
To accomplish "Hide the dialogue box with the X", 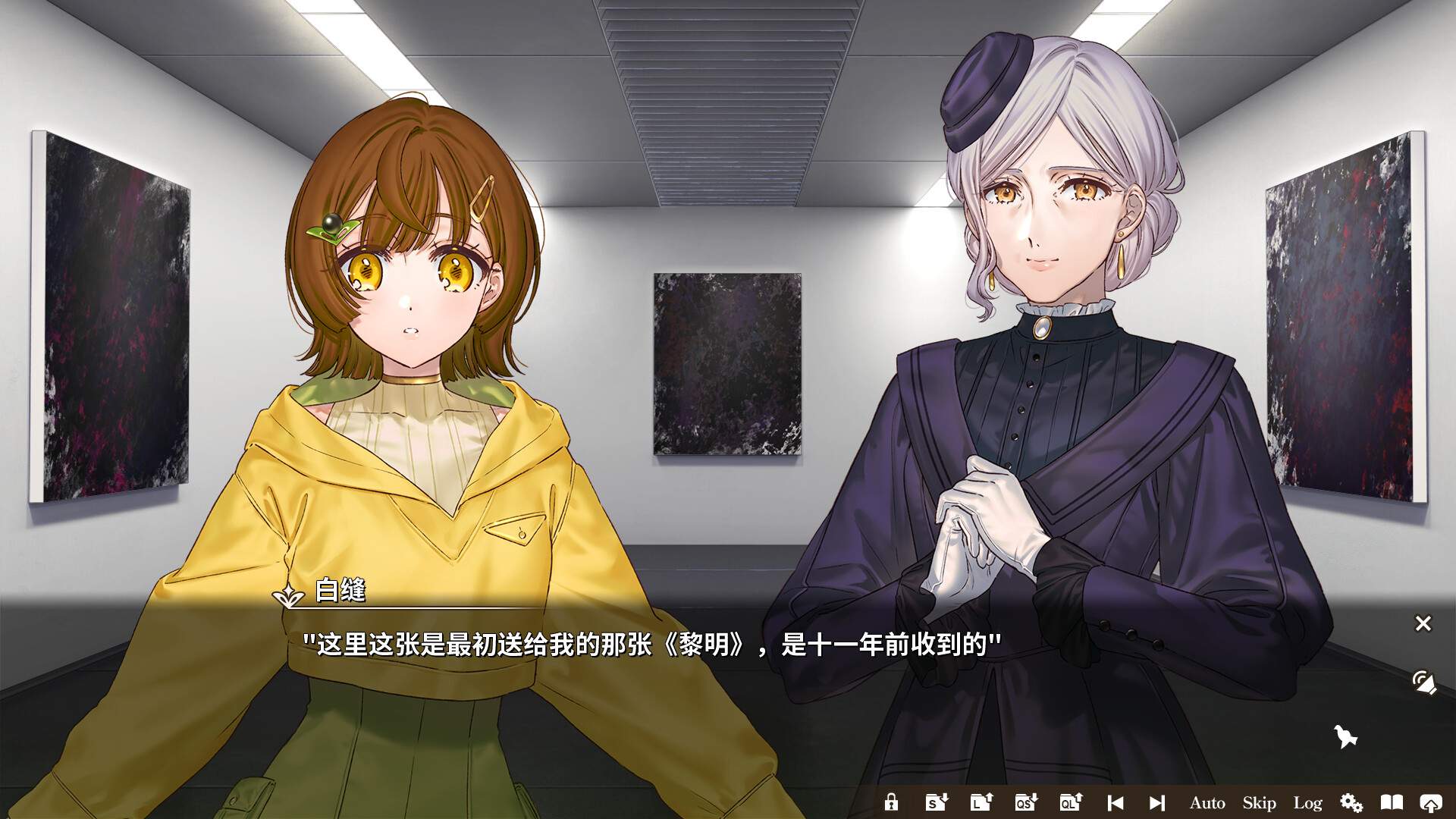I will click(1423, 623).
